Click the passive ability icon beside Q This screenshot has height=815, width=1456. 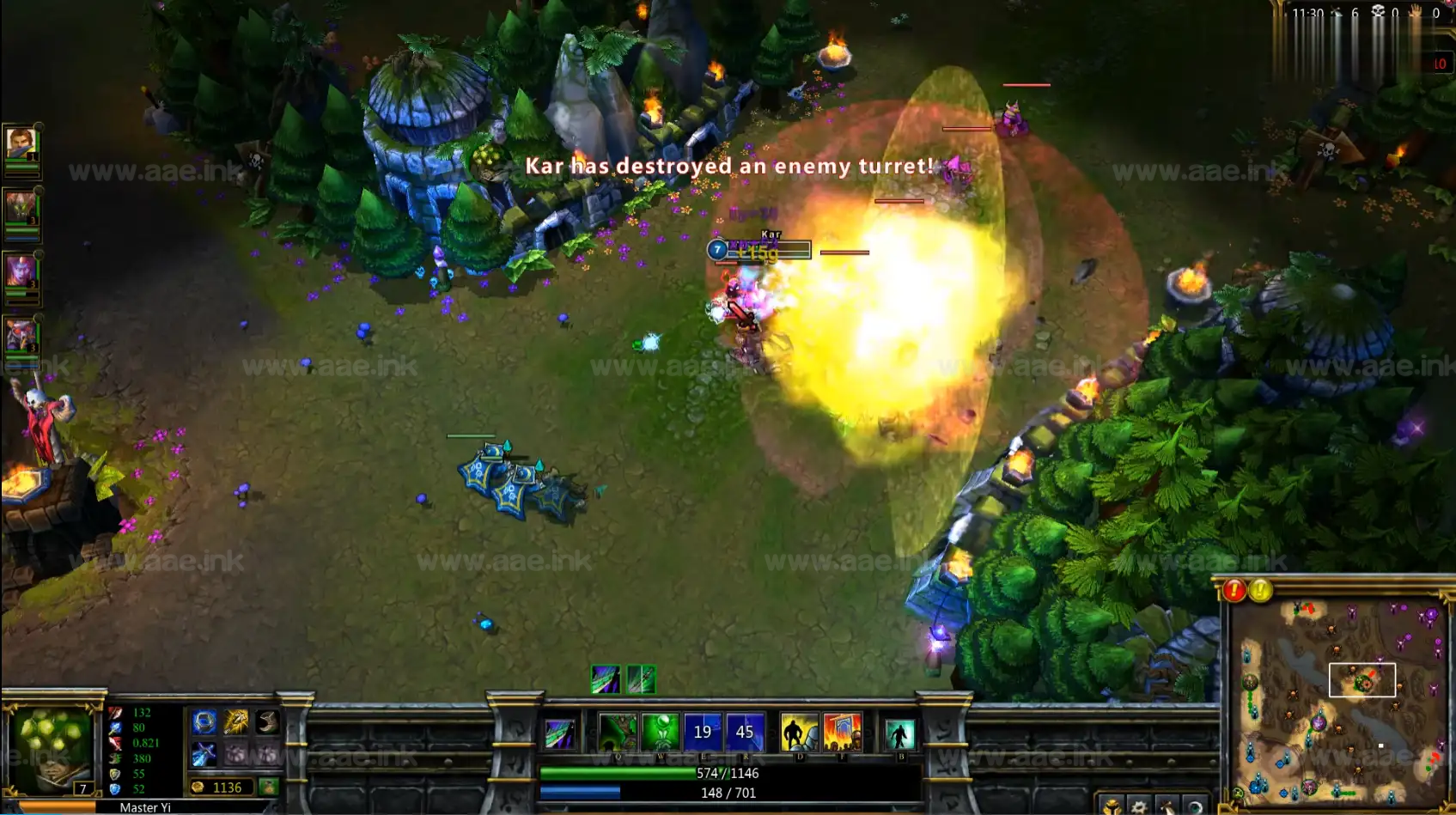[x=560, y=734]
